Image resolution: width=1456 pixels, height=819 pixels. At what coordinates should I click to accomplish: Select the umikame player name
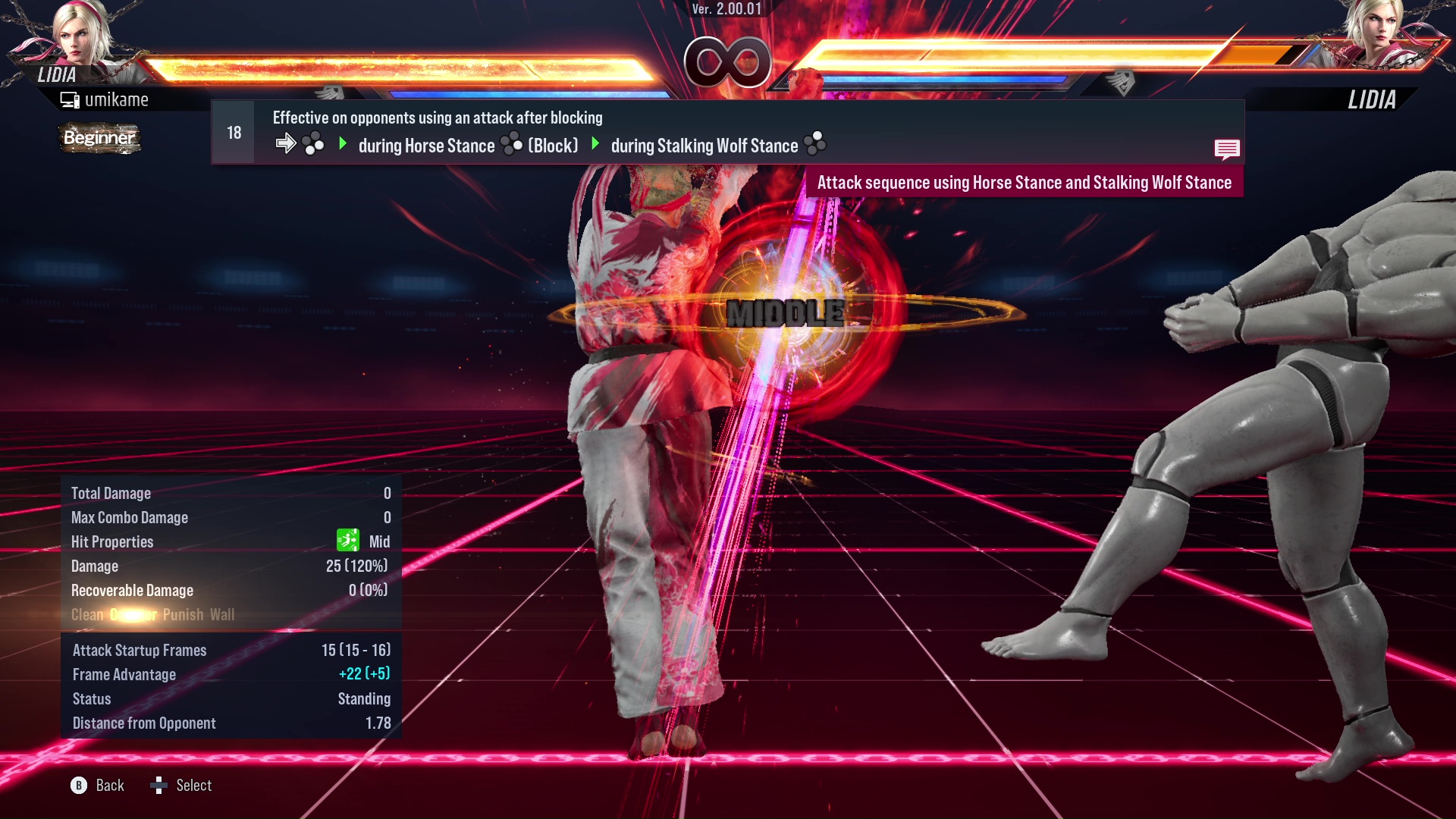coord(118,99)
